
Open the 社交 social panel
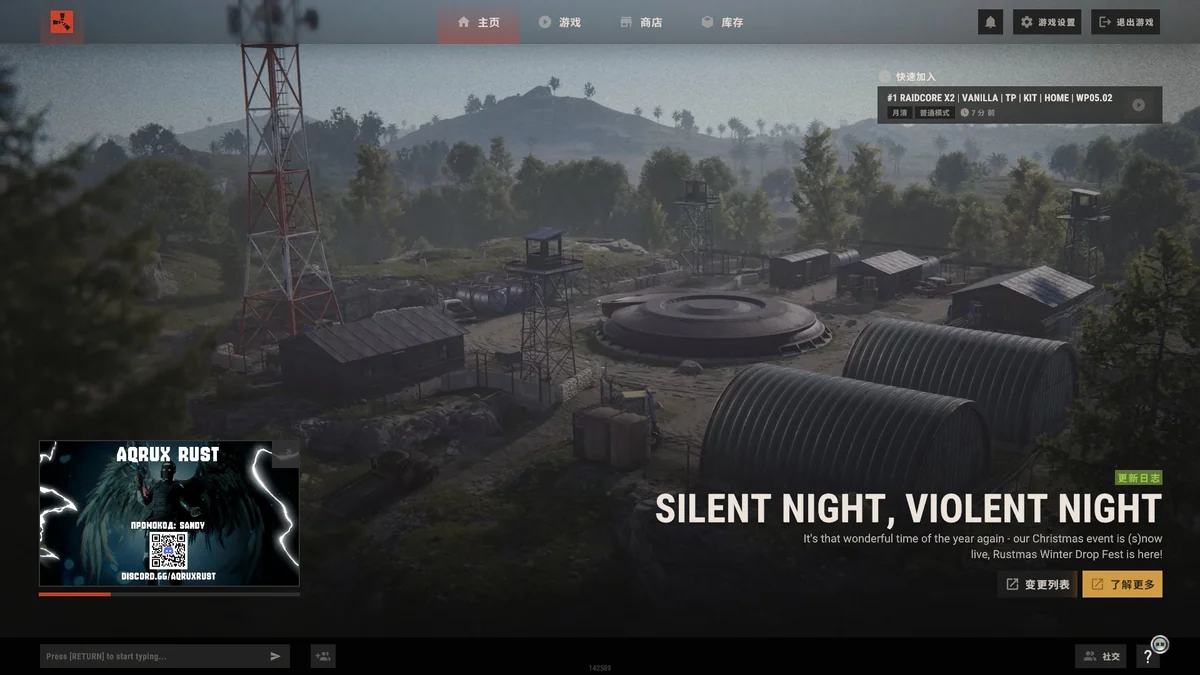coord(1100,656)
